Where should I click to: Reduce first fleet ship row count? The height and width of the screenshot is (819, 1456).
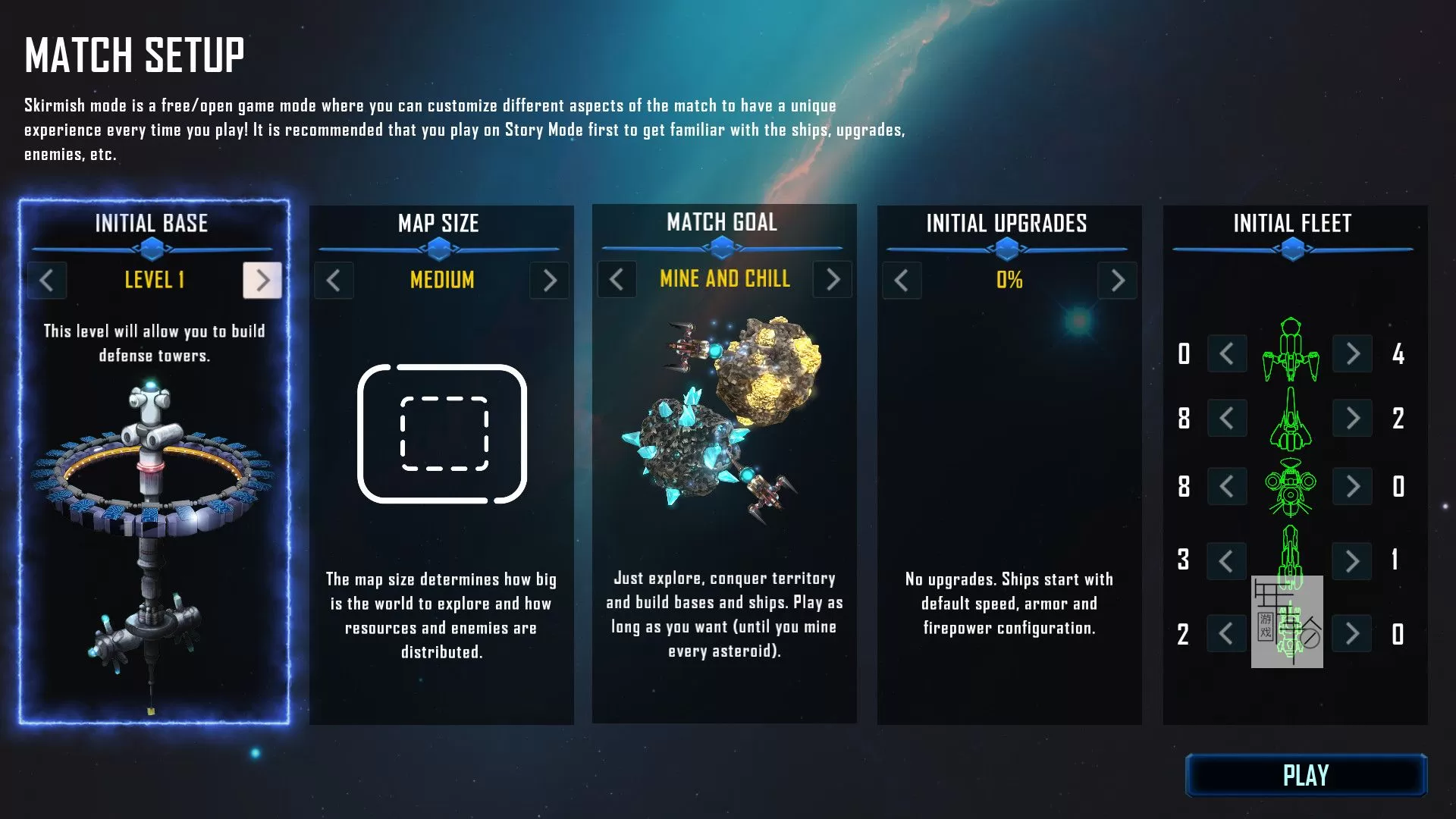click(1227, 353)
